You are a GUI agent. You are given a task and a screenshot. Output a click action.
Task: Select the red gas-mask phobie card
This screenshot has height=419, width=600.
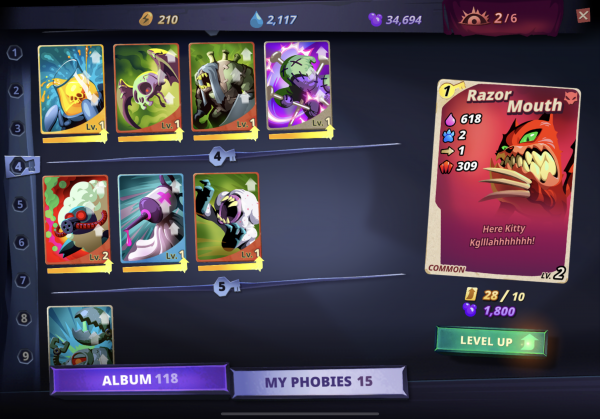(x=78, y=219)
